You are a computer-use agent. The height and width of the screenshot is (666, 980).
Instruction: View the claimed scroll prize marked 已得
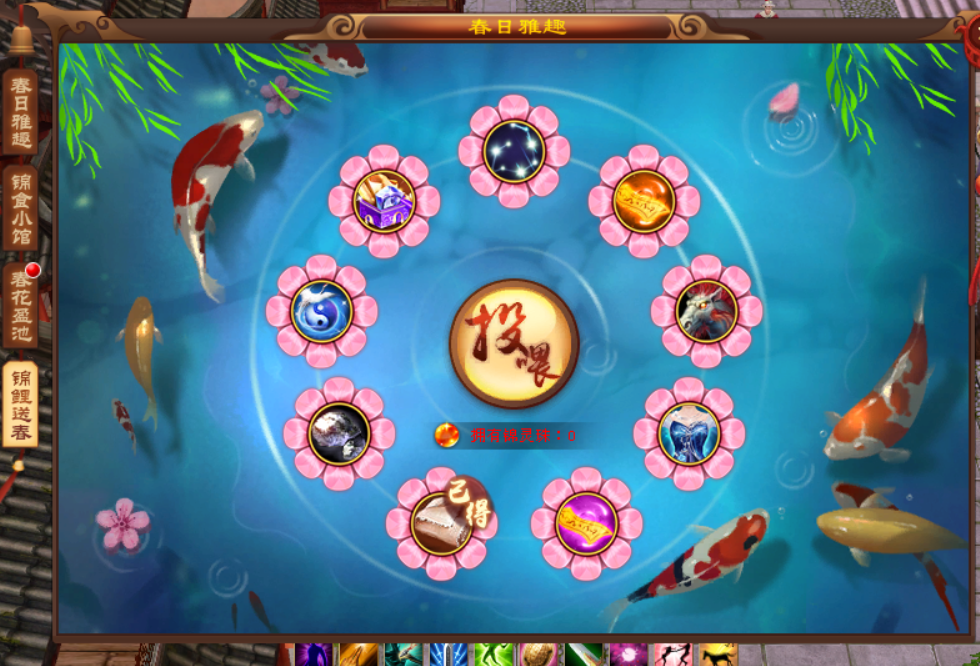click(x=441, y=523)
